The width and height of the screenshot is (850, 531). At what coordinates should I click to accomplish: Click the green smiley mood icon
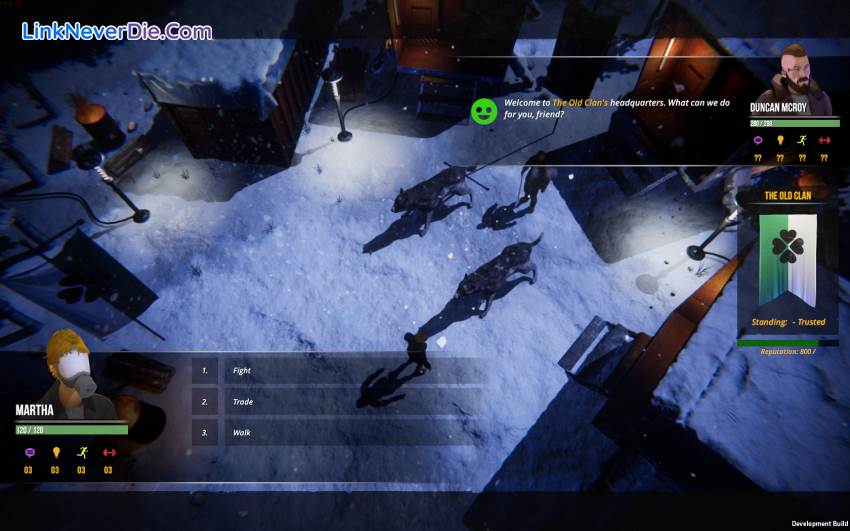pyautogui.click(x=484, y=110)
